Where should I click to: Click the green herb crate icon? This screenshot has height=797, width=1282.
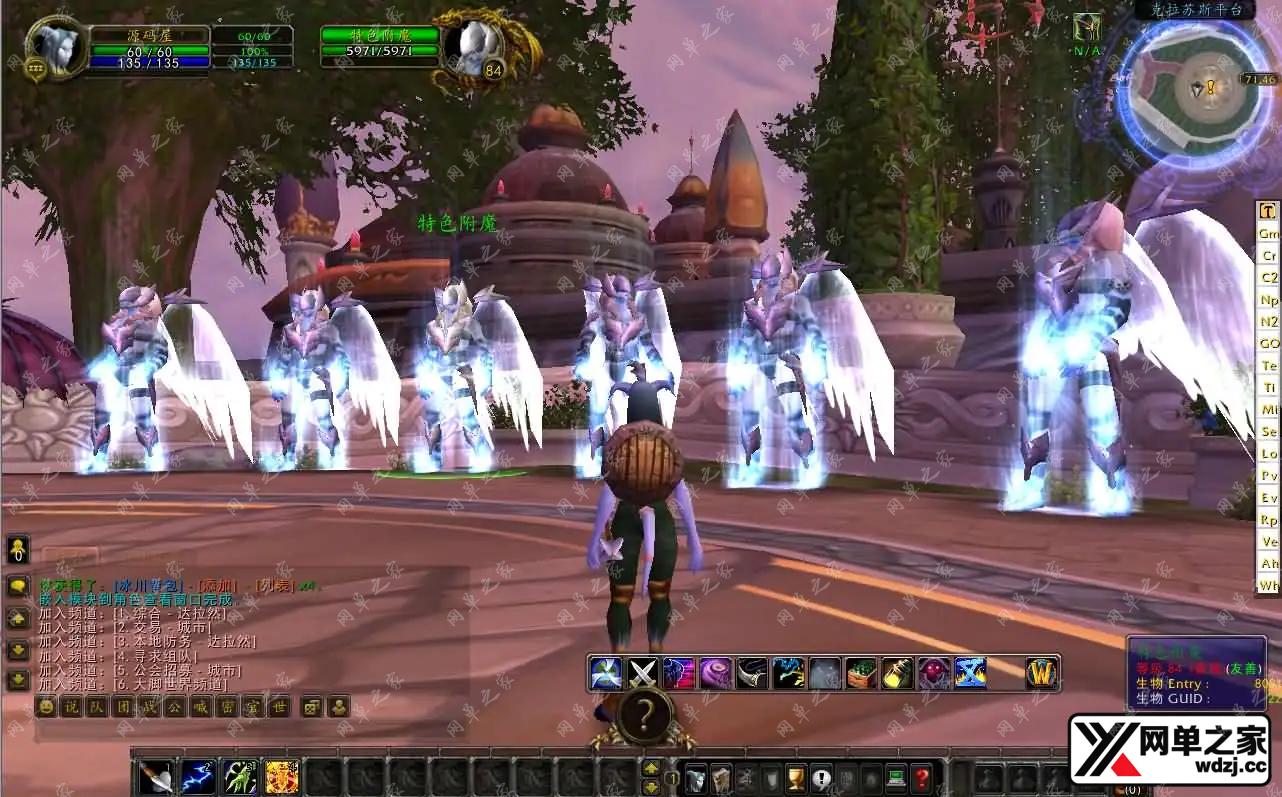[x=860, y=673]
